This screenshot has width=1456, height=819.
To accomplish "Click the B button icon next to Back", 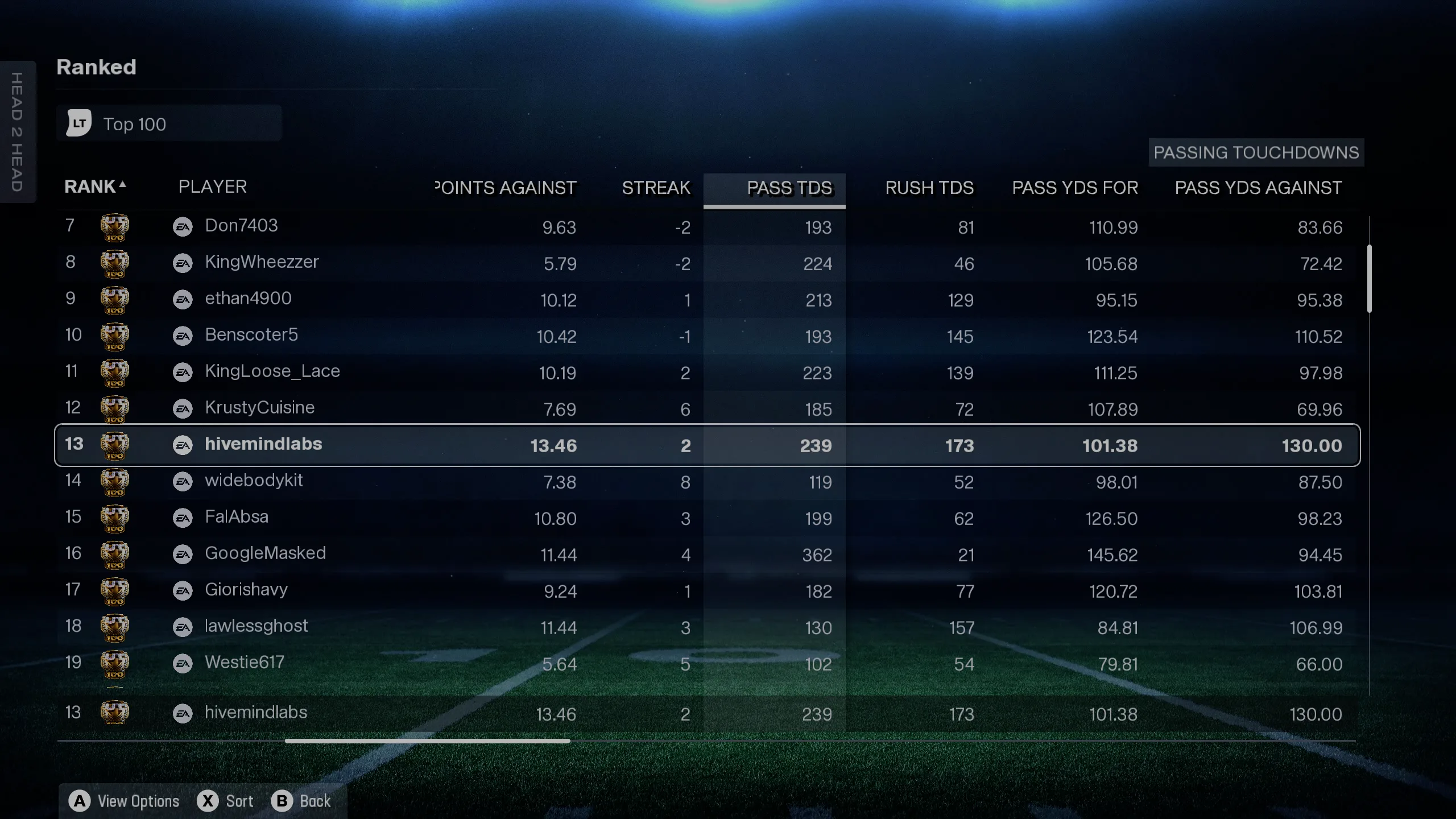I will coord(283,801).
